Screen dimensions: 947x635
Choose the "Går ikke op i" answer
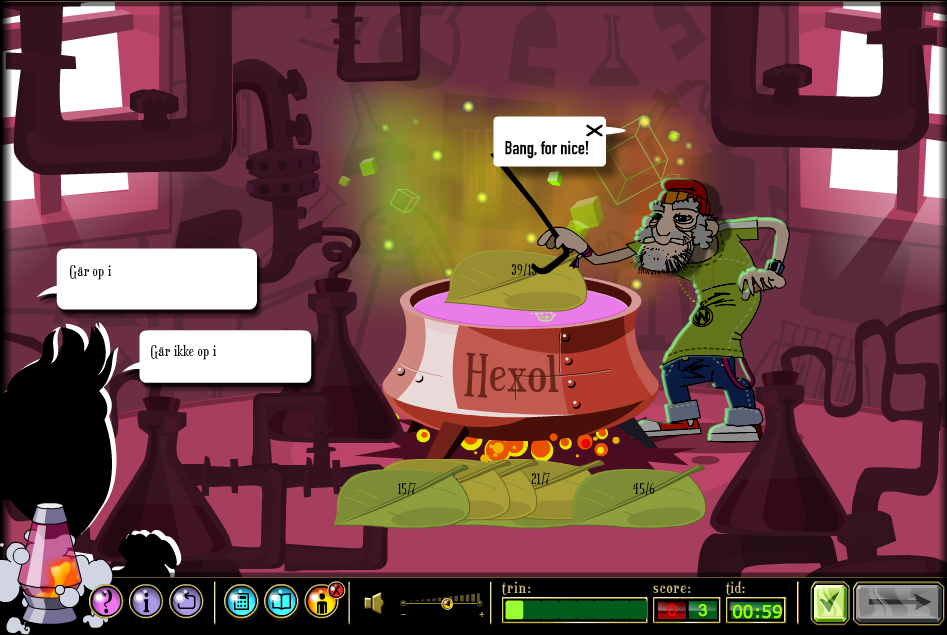coord(225,356)
